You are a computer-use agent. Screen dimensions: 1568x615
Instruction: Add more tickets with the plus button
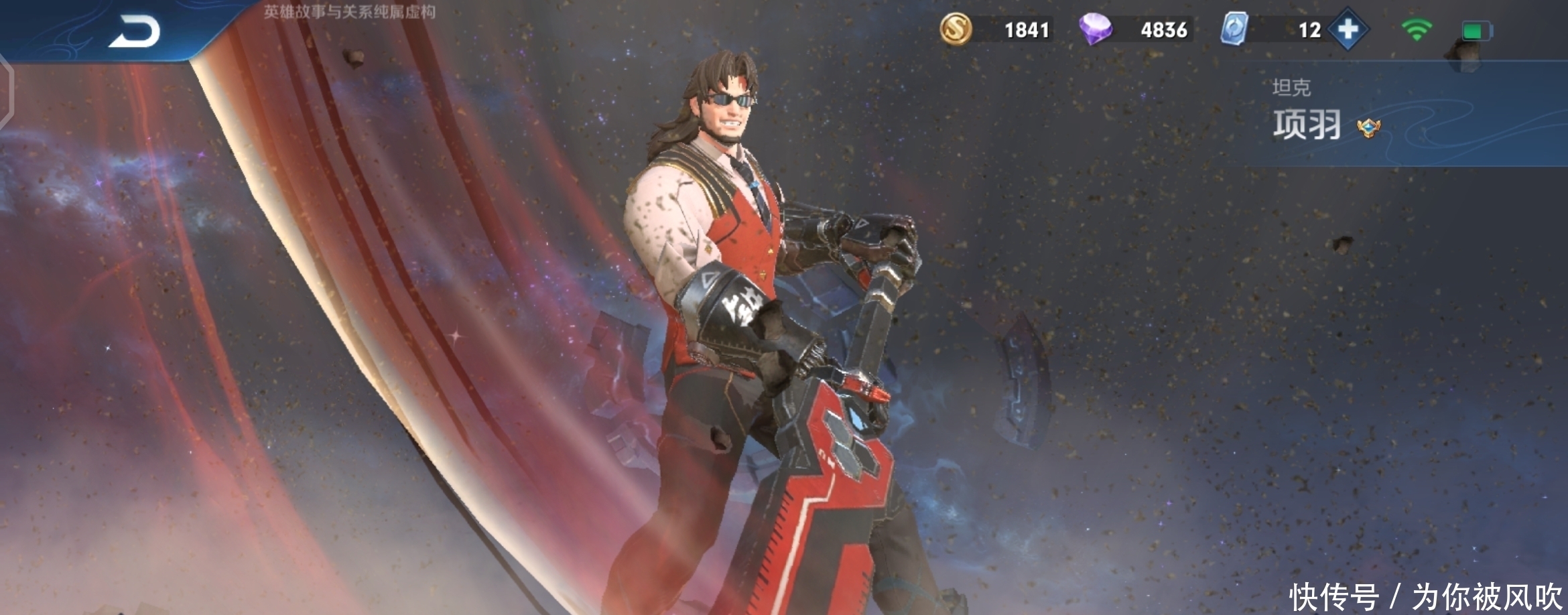point(1348,29)
